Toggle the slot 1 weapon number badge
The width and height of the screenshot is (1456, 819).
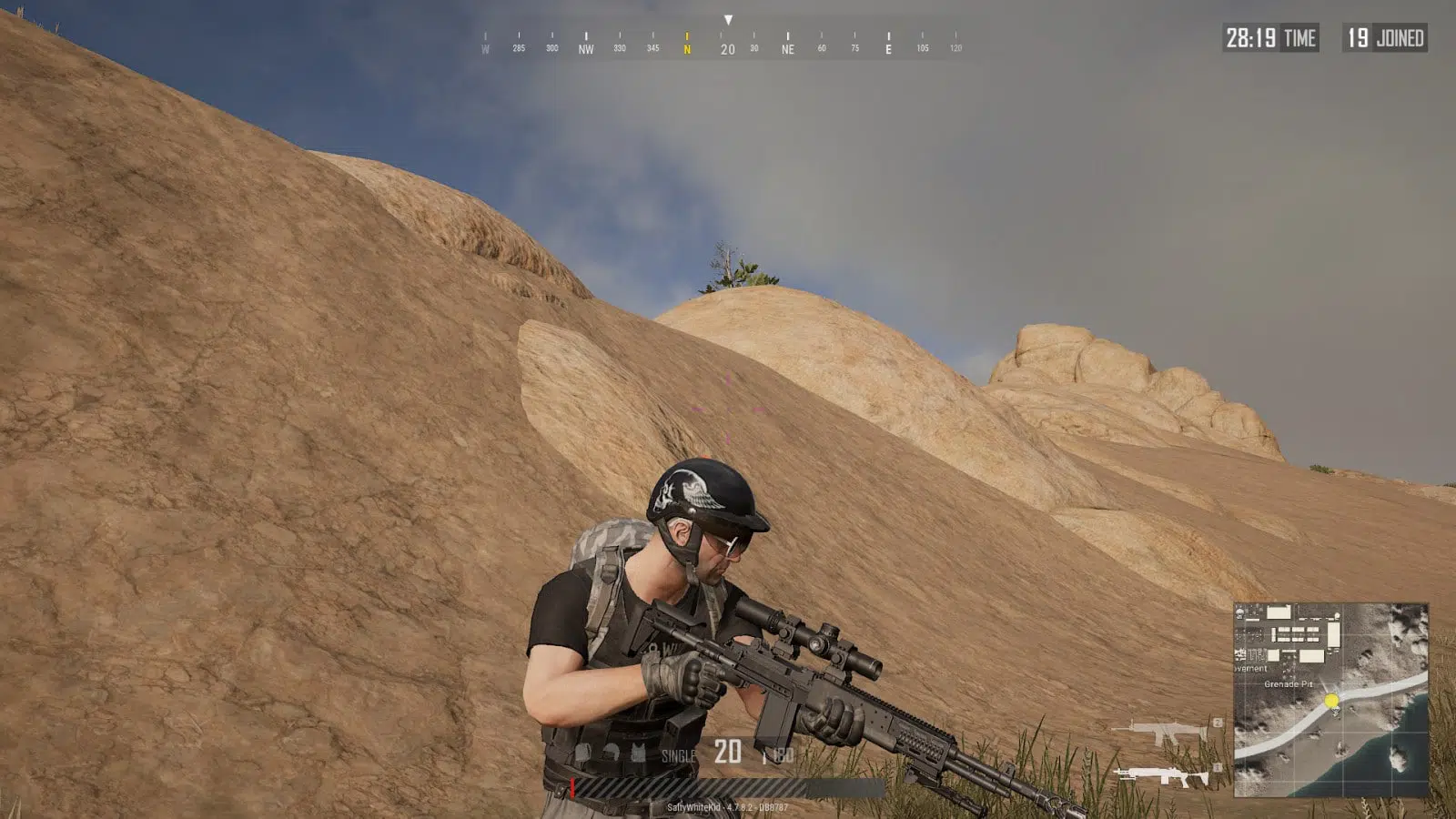(x=1217, y=767)
